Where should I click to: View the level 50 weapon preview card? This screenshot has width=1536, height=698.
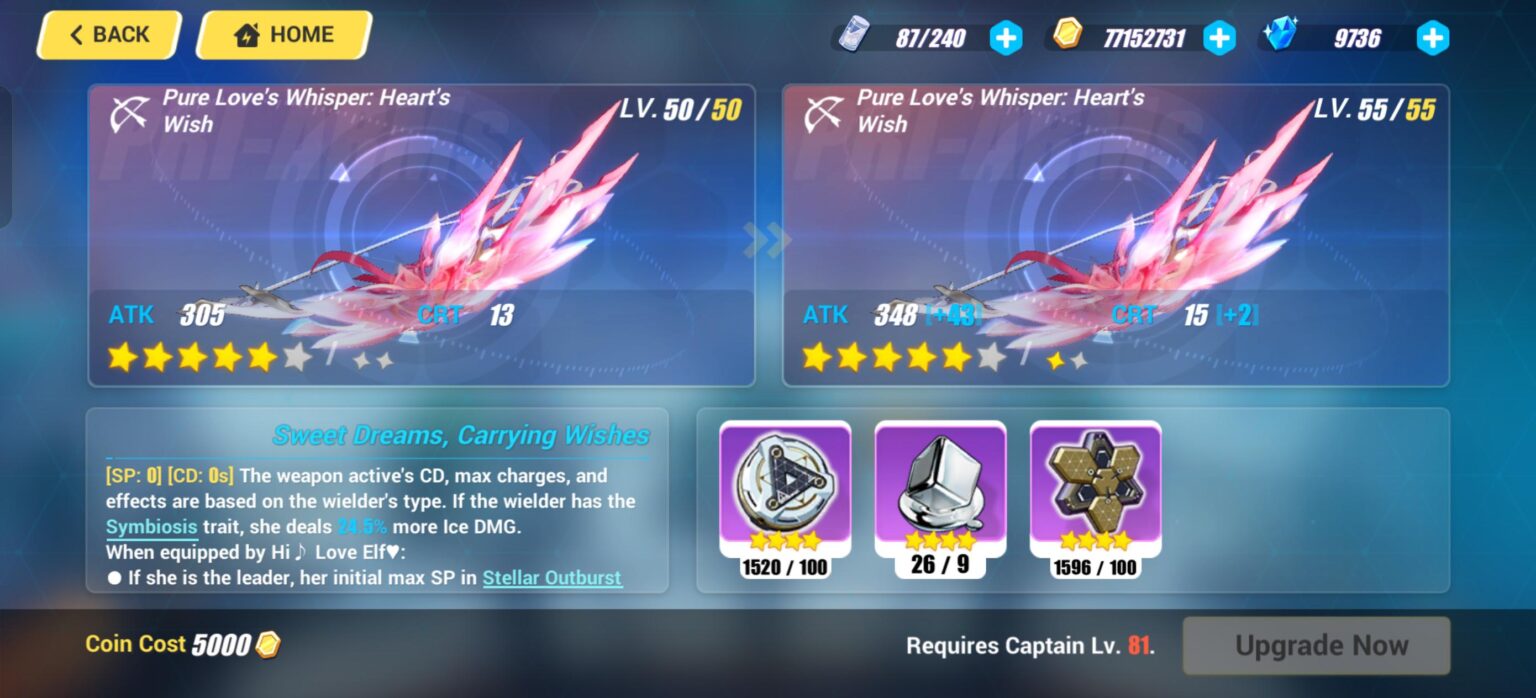[x=421, y=235]
